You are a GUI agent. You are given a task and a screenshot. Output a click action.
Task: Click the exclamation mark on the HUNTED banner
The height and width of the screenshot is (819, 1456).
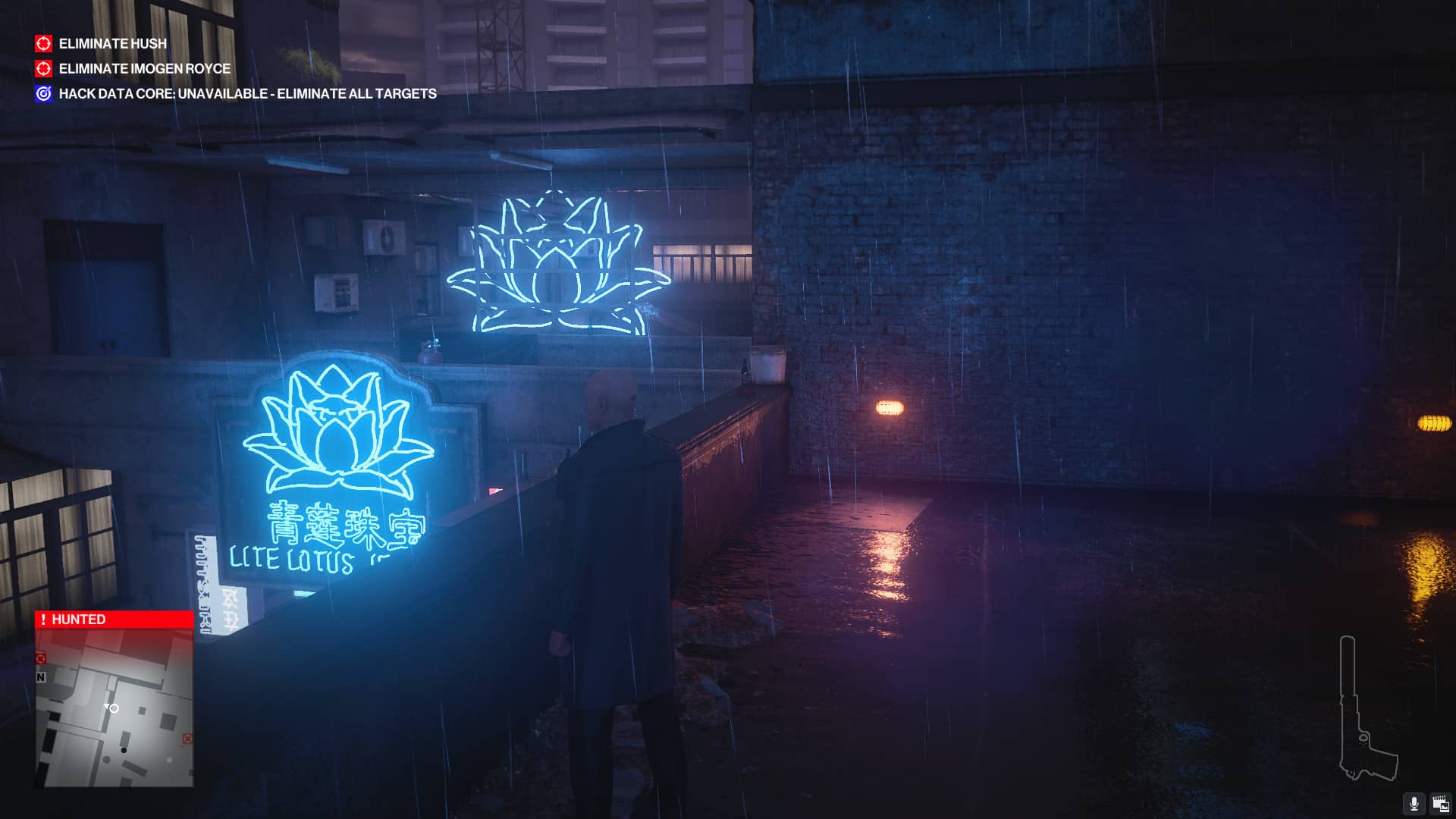click(x=43, y=620)
